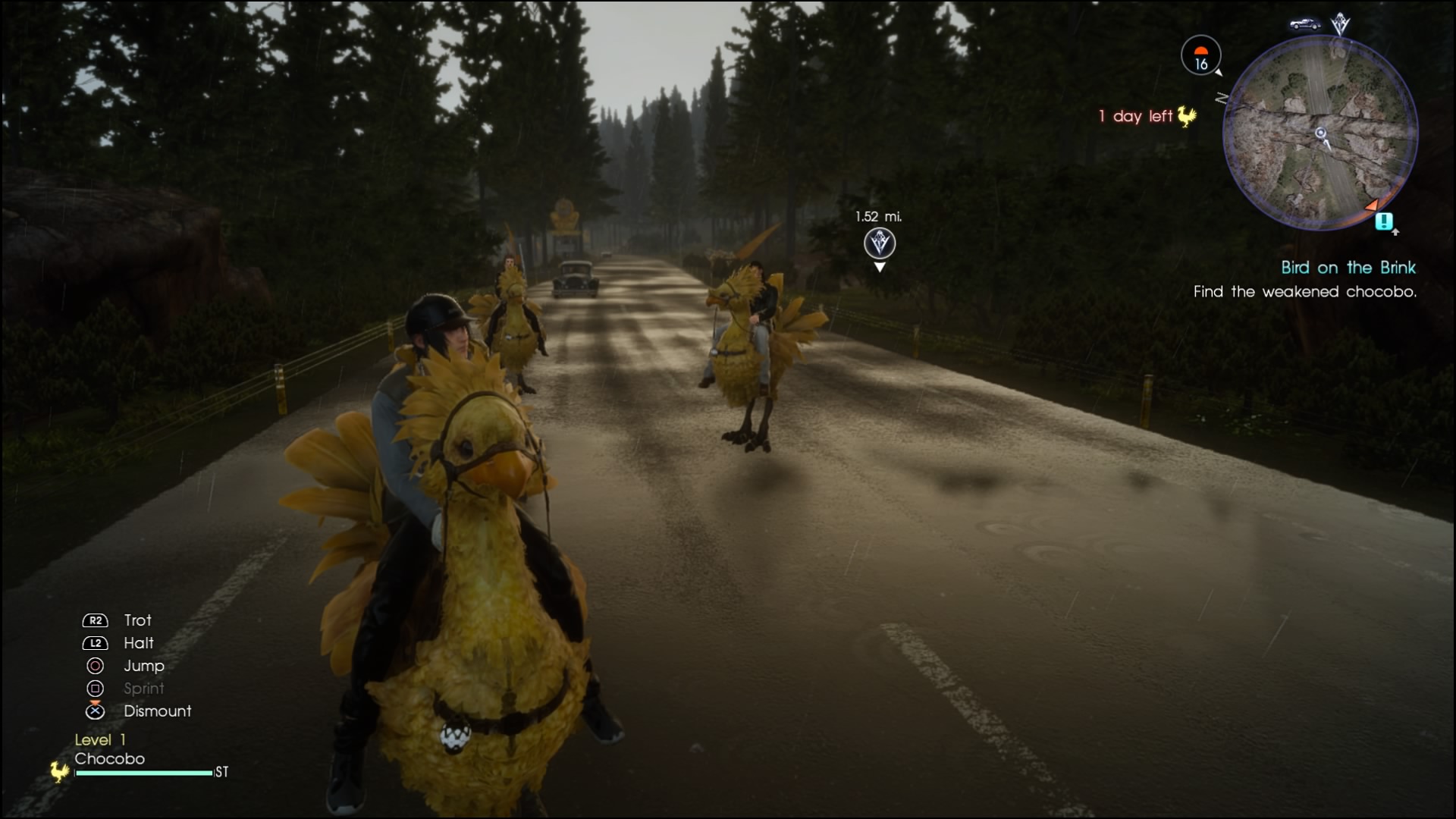The image size is (1456, 819).
Task: Click the L2 Halt button prompt icon
Action: 94,643
